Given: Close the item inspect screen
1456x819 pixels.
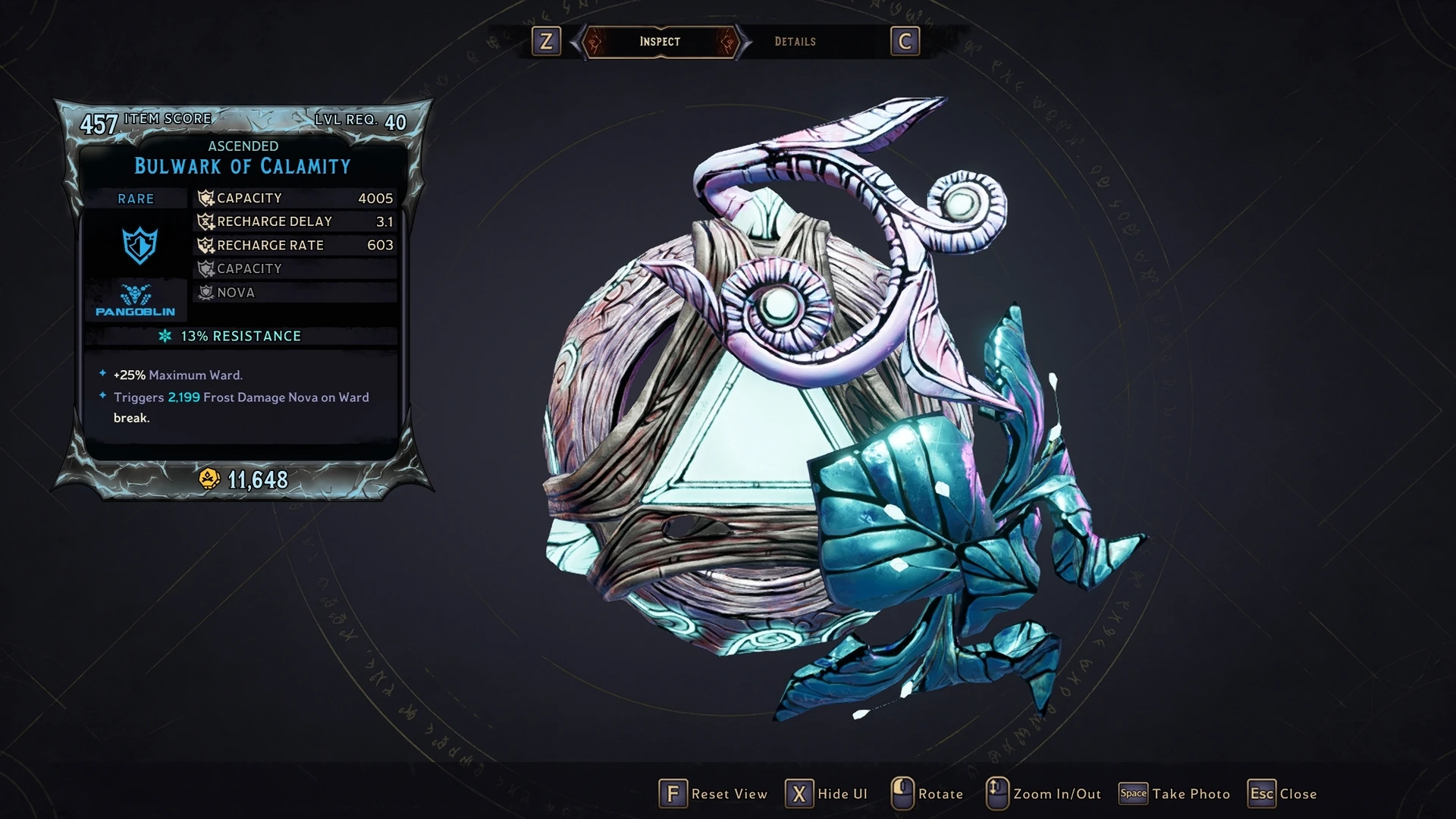Looking at the screenshot, I should (1282, 794).
